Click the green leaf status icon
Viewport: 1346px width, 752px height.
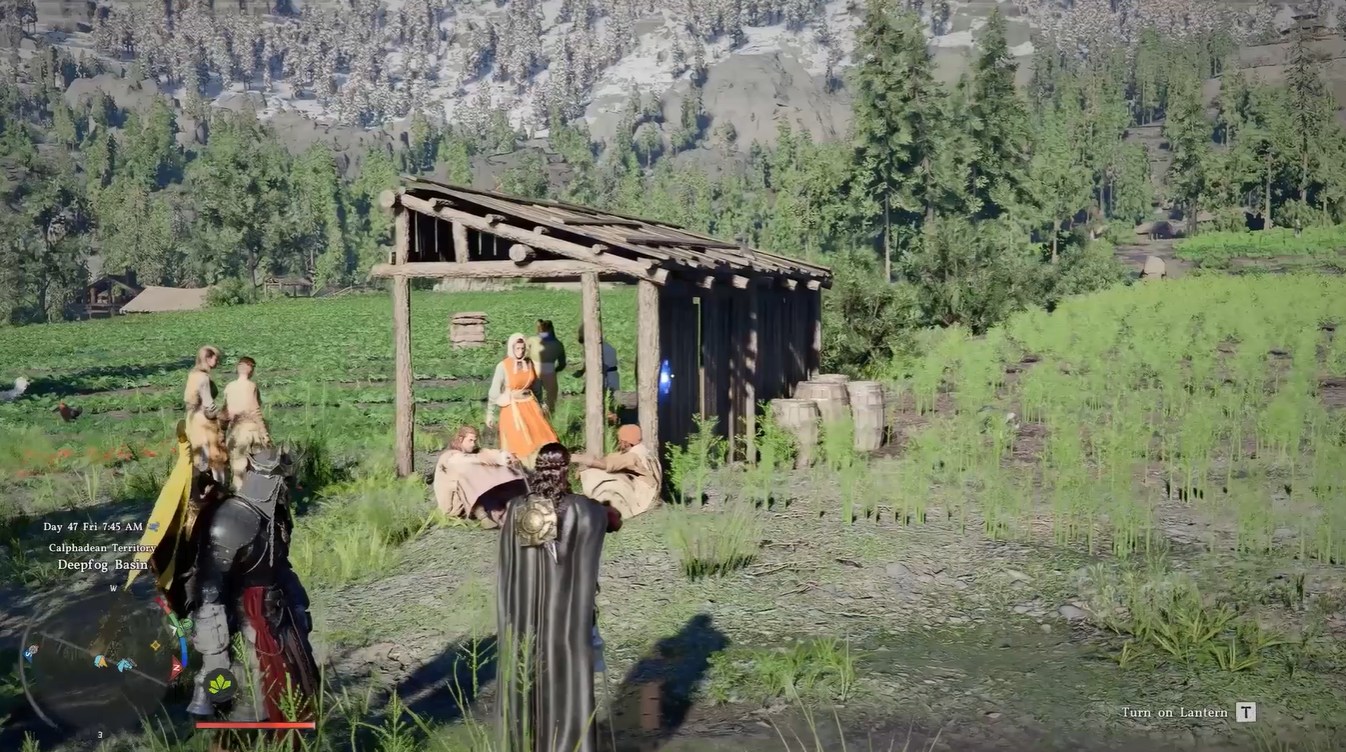click(220, 683)
